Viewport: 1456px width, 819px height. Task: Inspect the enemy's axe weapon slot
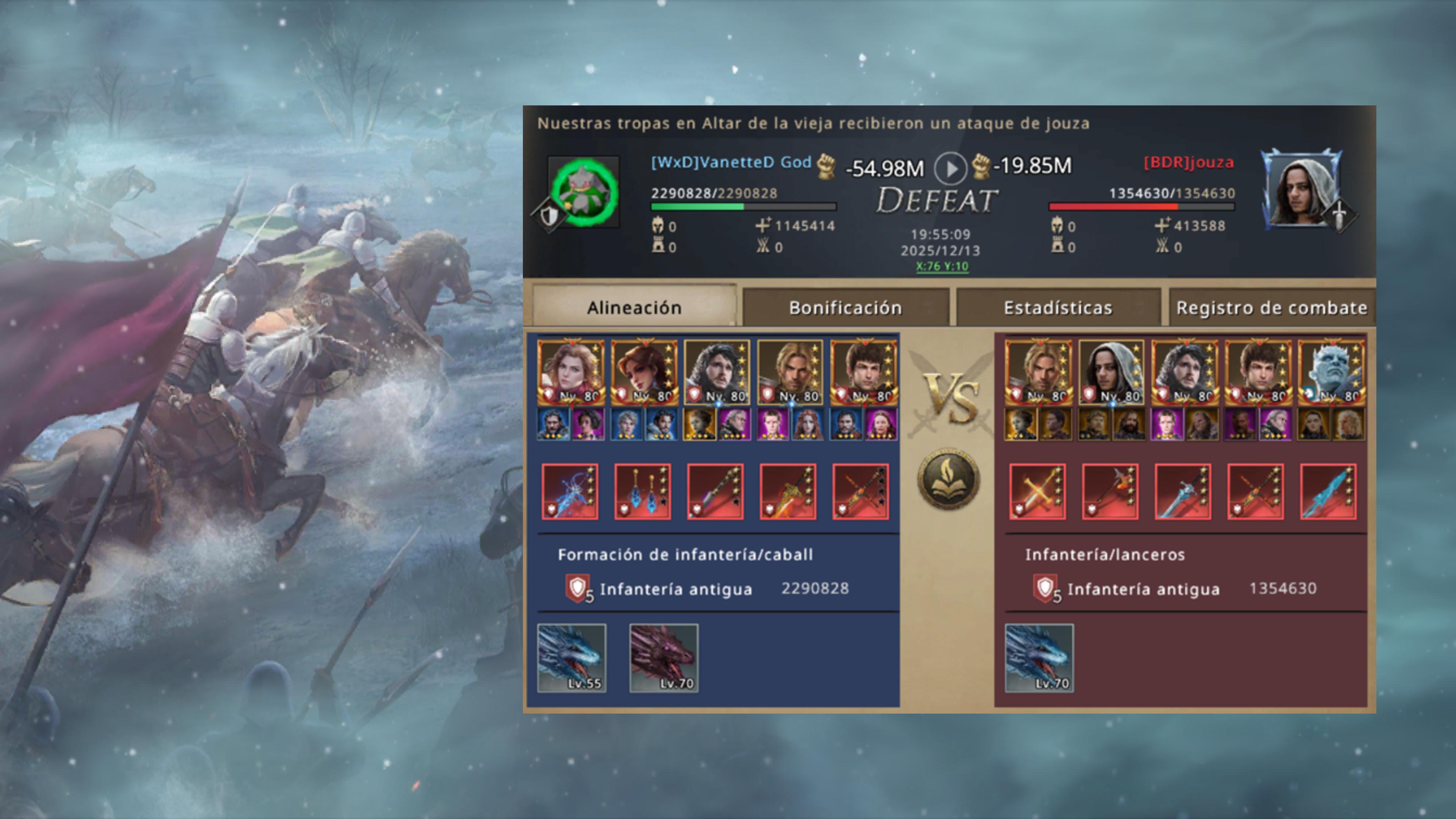(x=1110, y=491)
